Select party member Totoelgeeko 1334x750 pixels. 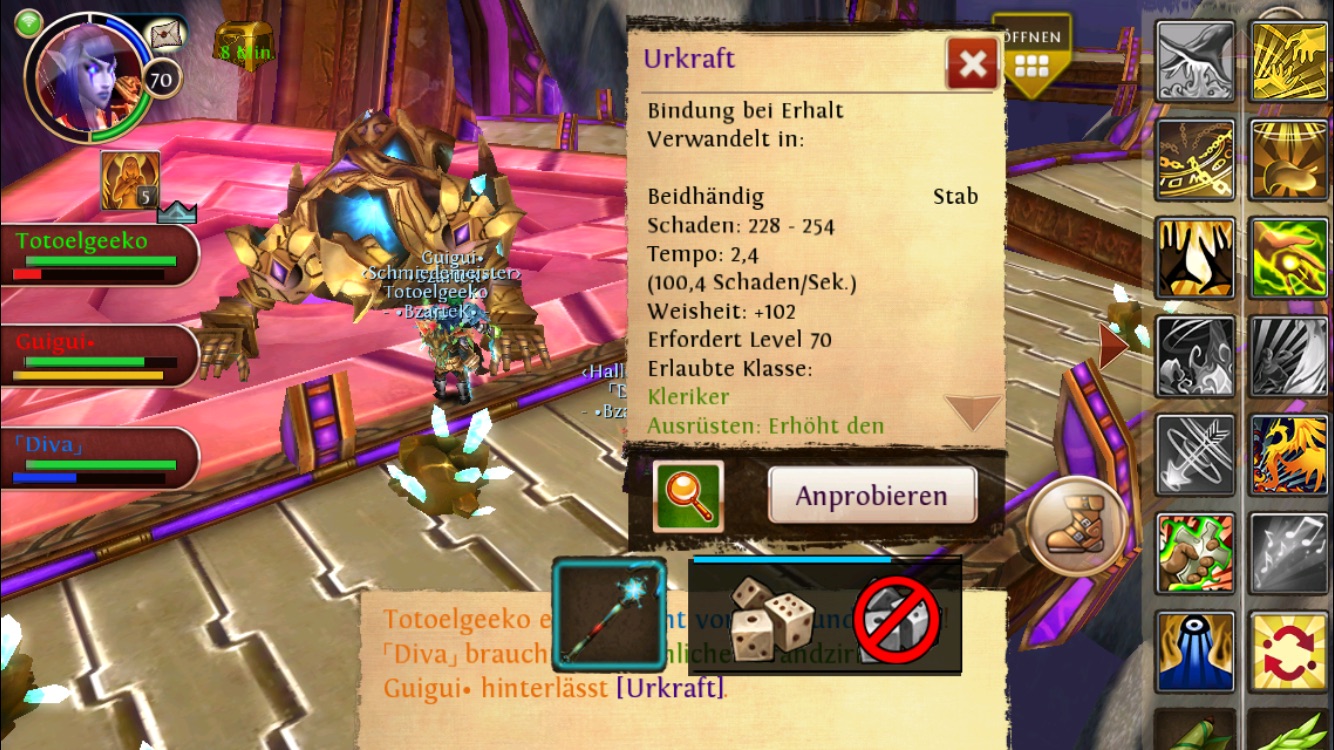(97, 254)
